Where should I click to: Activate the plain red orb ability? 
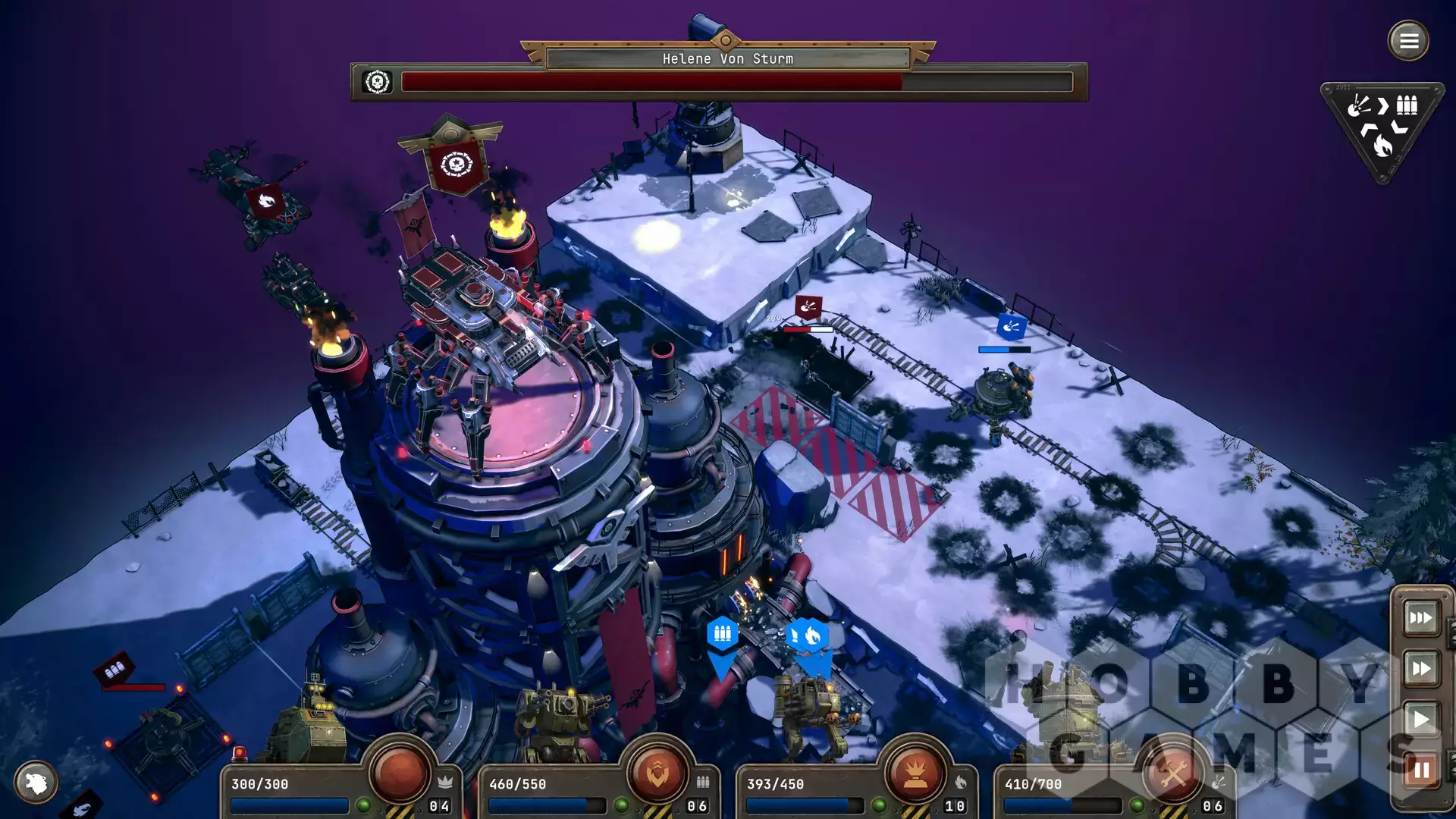pyautogui.click(x=400, y=772)
